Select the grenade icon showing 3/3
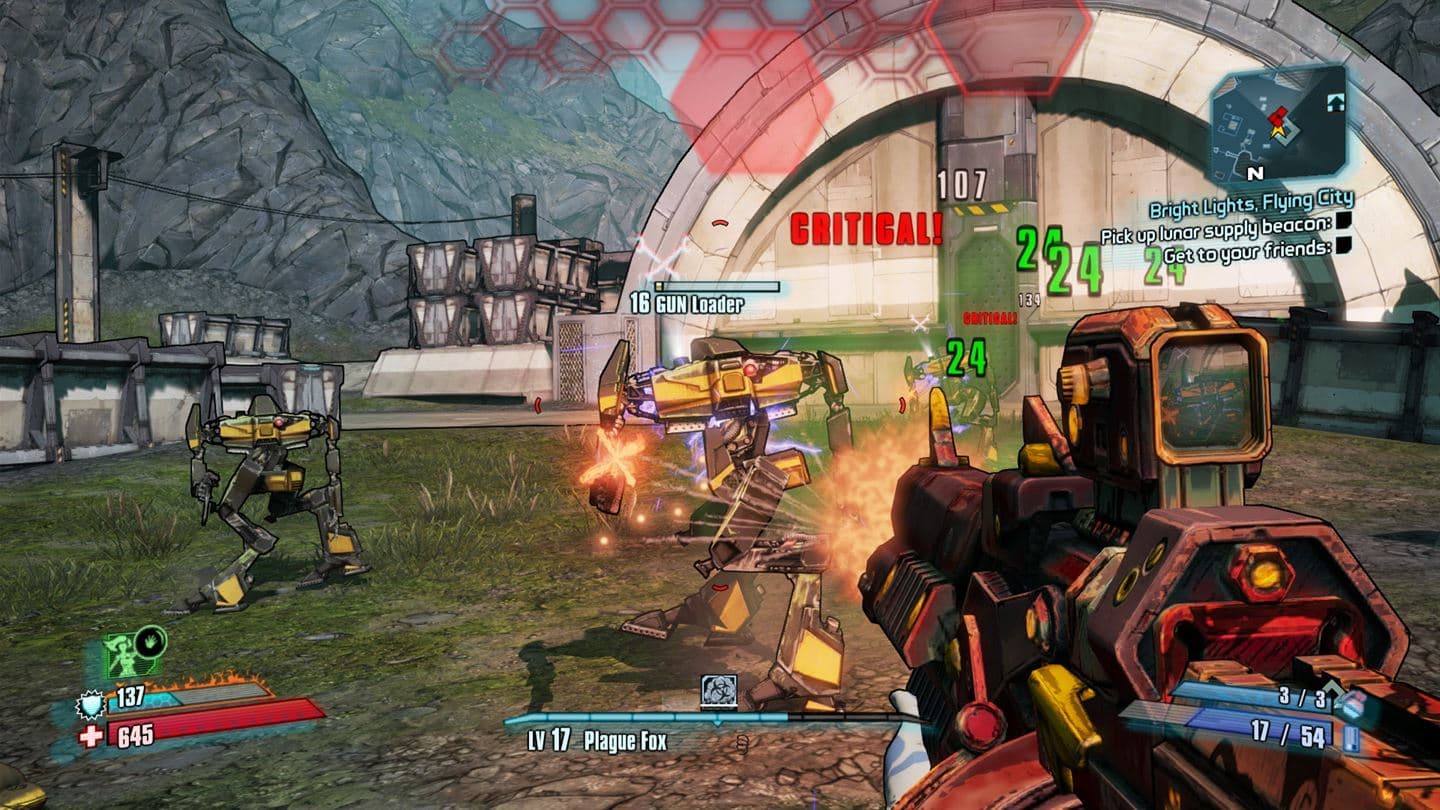The height and width of the screenshot is (810, 1440). [x=1353, y=706]
